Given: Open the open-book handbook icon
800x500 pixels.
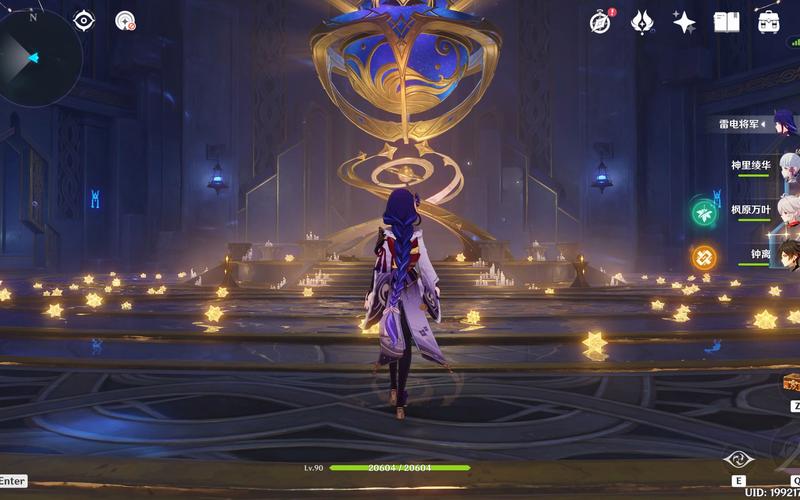Looking at the screenshot, I should click(x=726, y=22).
